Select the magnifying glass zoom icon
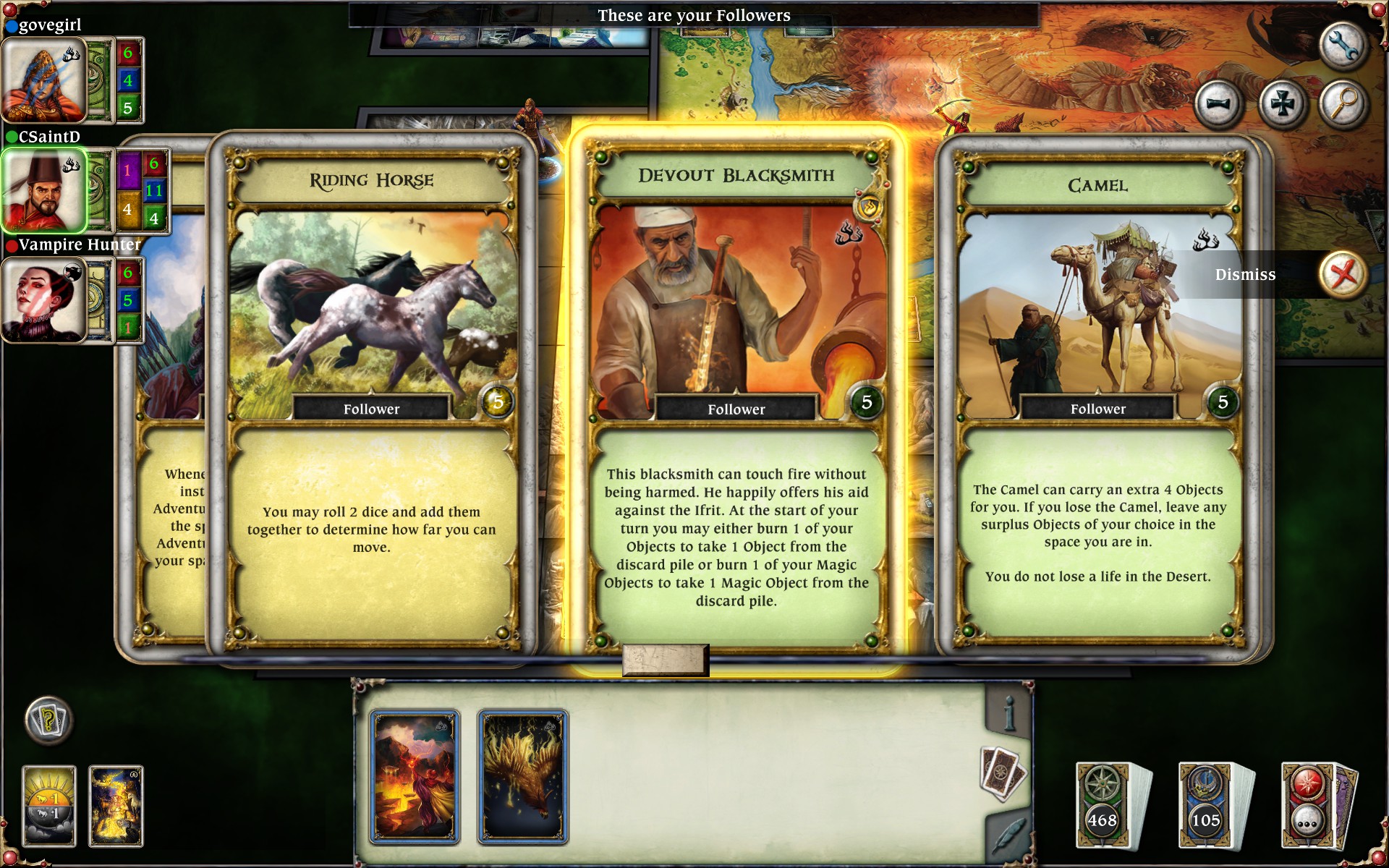The image size is (1389, 868). 1344,101
